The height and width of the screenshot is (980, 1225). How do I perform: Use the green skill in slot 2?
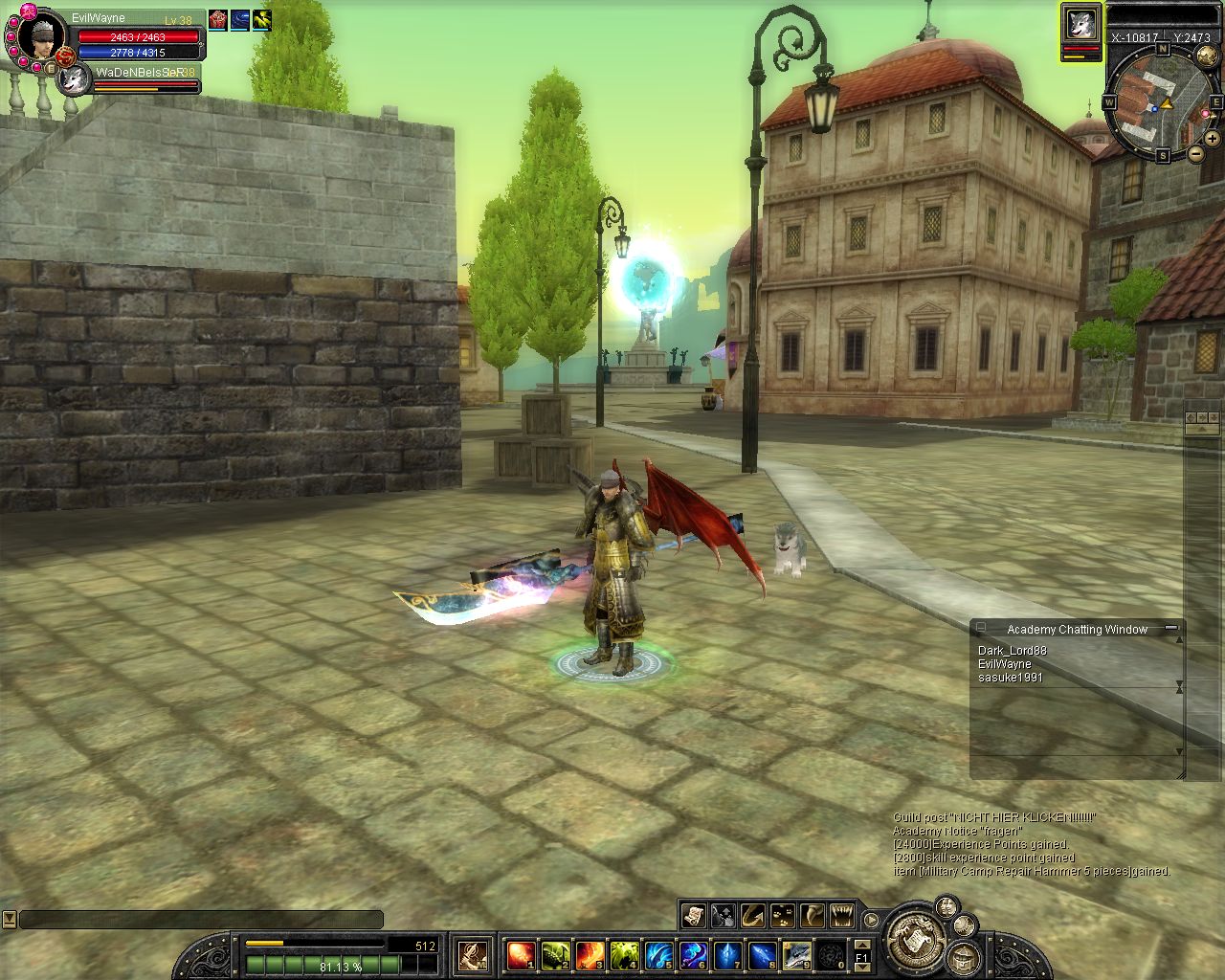coord(555,954)
